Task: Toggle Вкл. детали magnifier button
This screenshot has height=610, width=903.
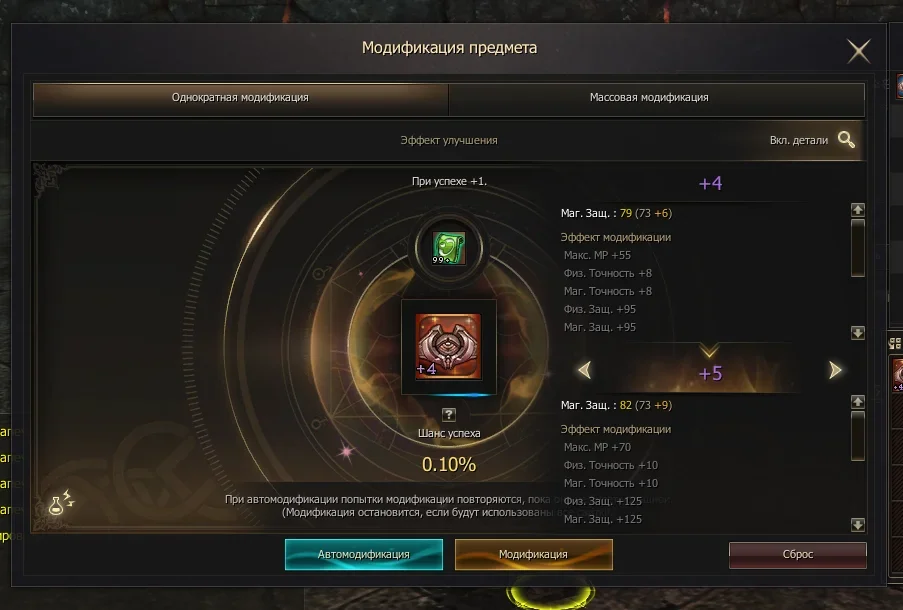Action: pyautogui.click(x=847, y=140)
